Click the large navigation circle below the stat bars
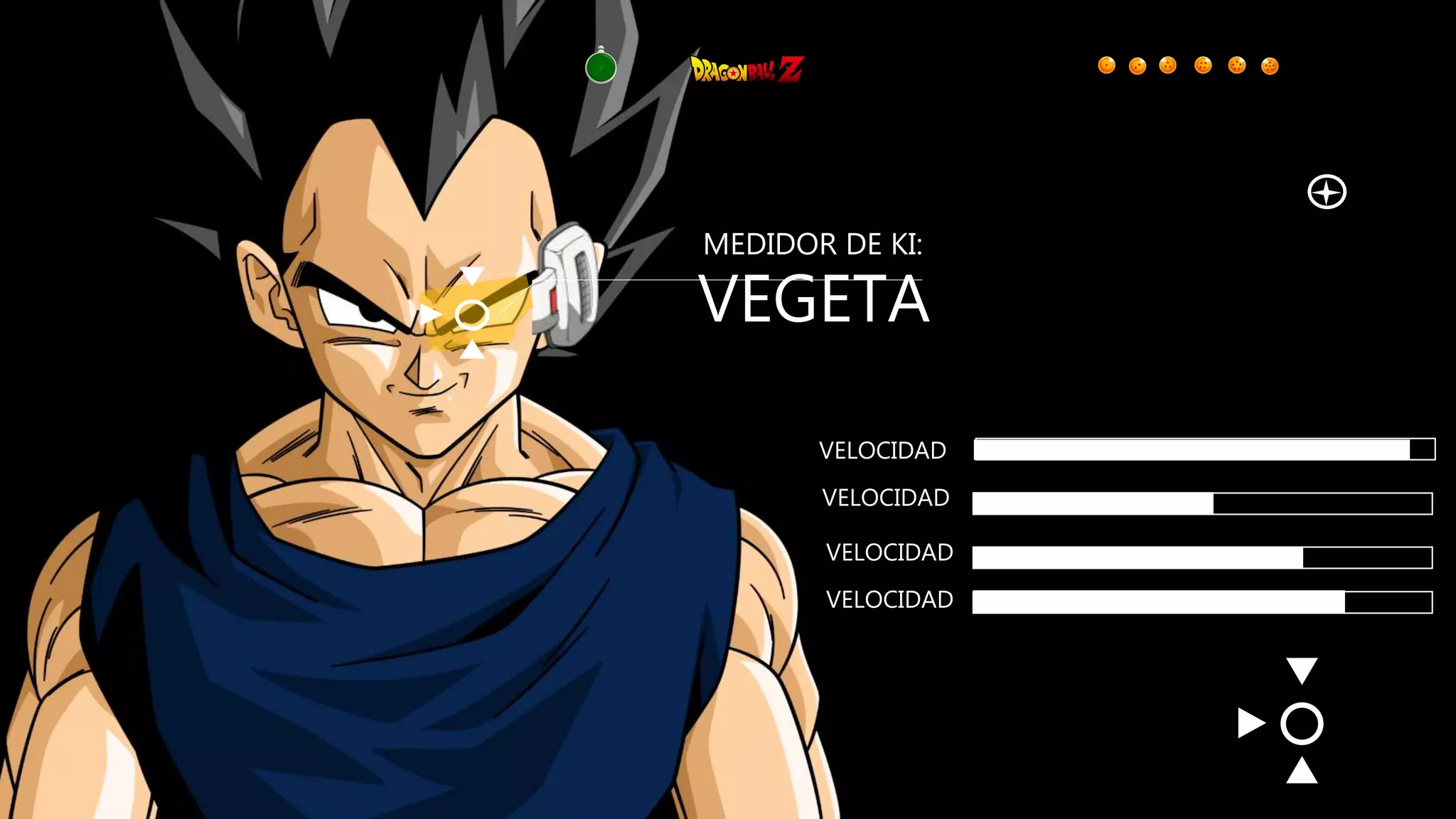Screen dimensions: 1456x819 (x=1302, y=724)
